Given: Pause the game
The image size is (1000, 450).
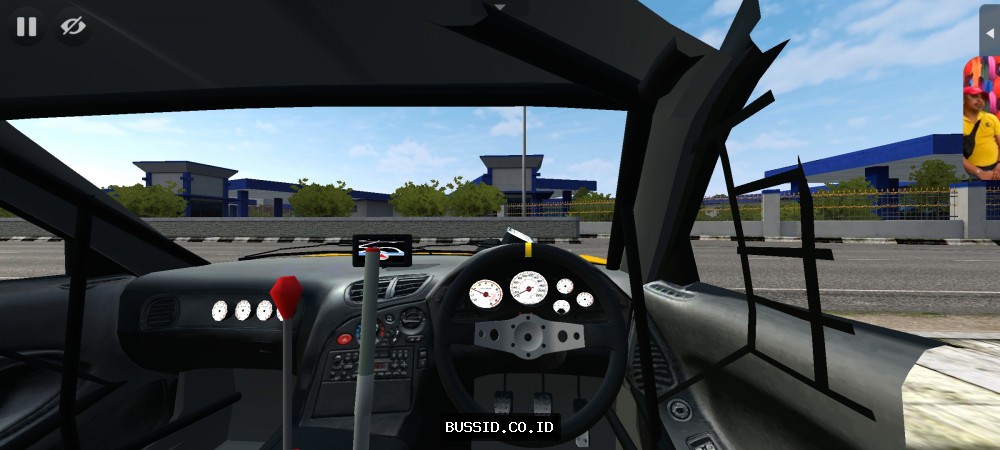Looking at the screenshot, I should [x=26, y=27].
